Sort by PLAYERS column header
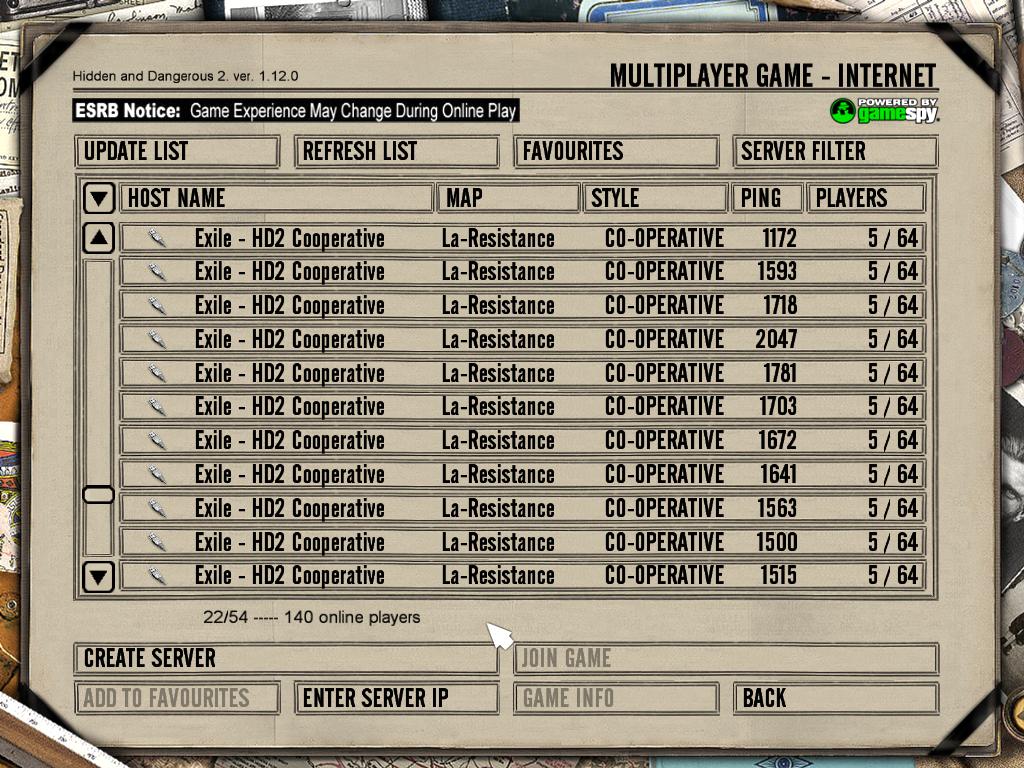The image size is (1024, 768). pos(865,198)
